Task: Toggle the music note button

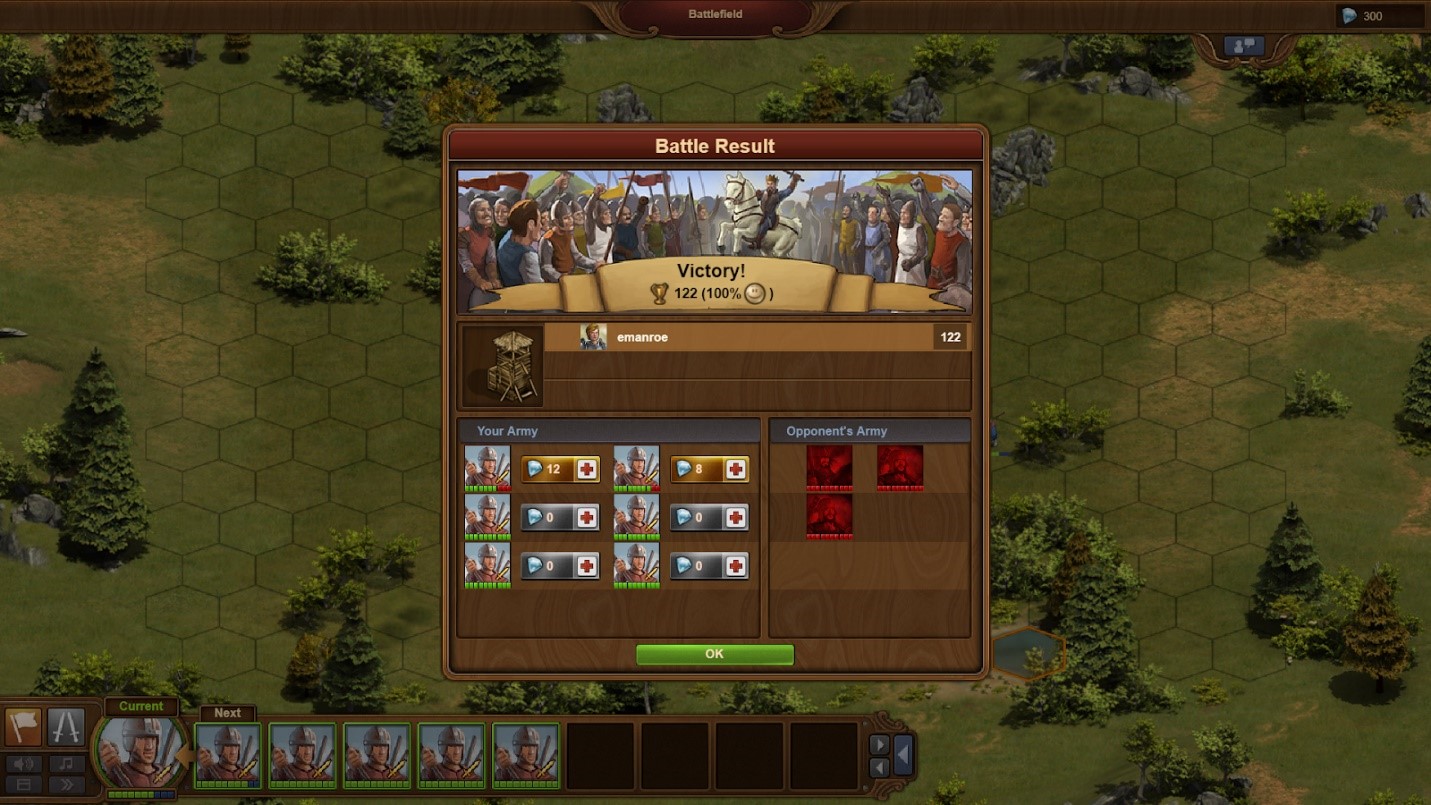Action: (66, 764)
